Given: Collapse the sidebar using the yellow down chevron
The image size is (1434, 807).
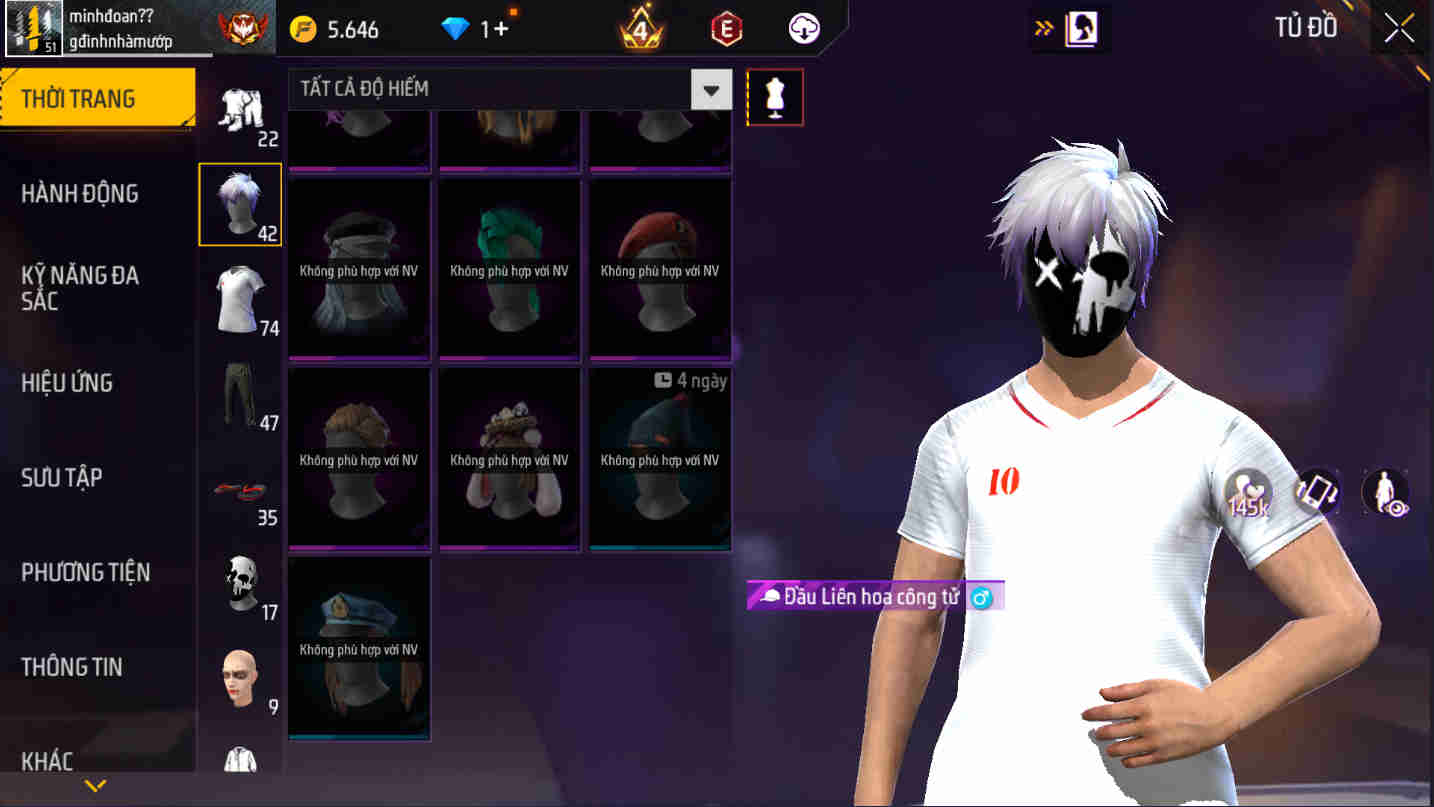Looking at the screenshot, I should point(96,787).
